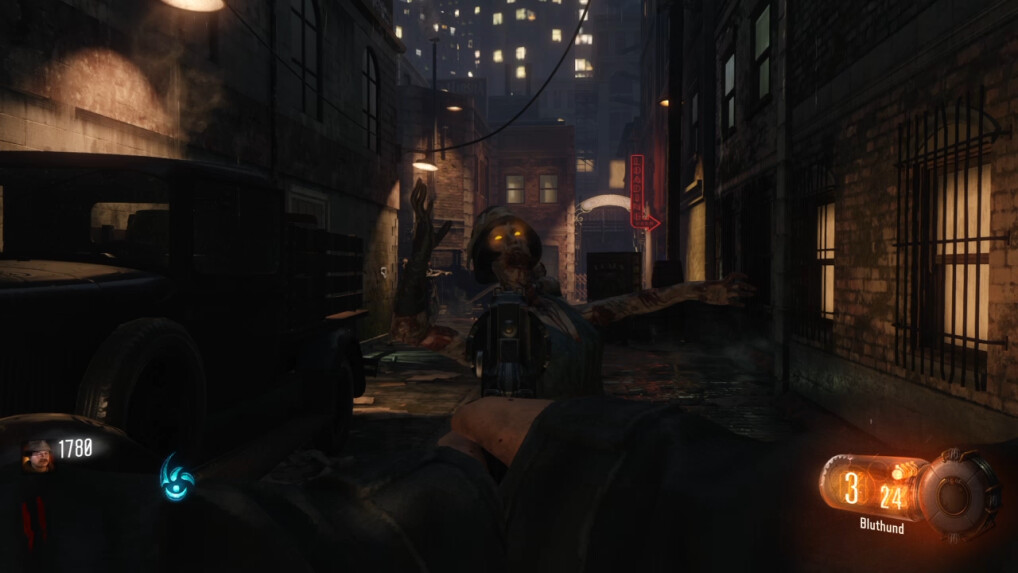The height and width of the screenshot is (573, 1018).
Task: Click the player character portrait
Action: [x=37, y=454]
